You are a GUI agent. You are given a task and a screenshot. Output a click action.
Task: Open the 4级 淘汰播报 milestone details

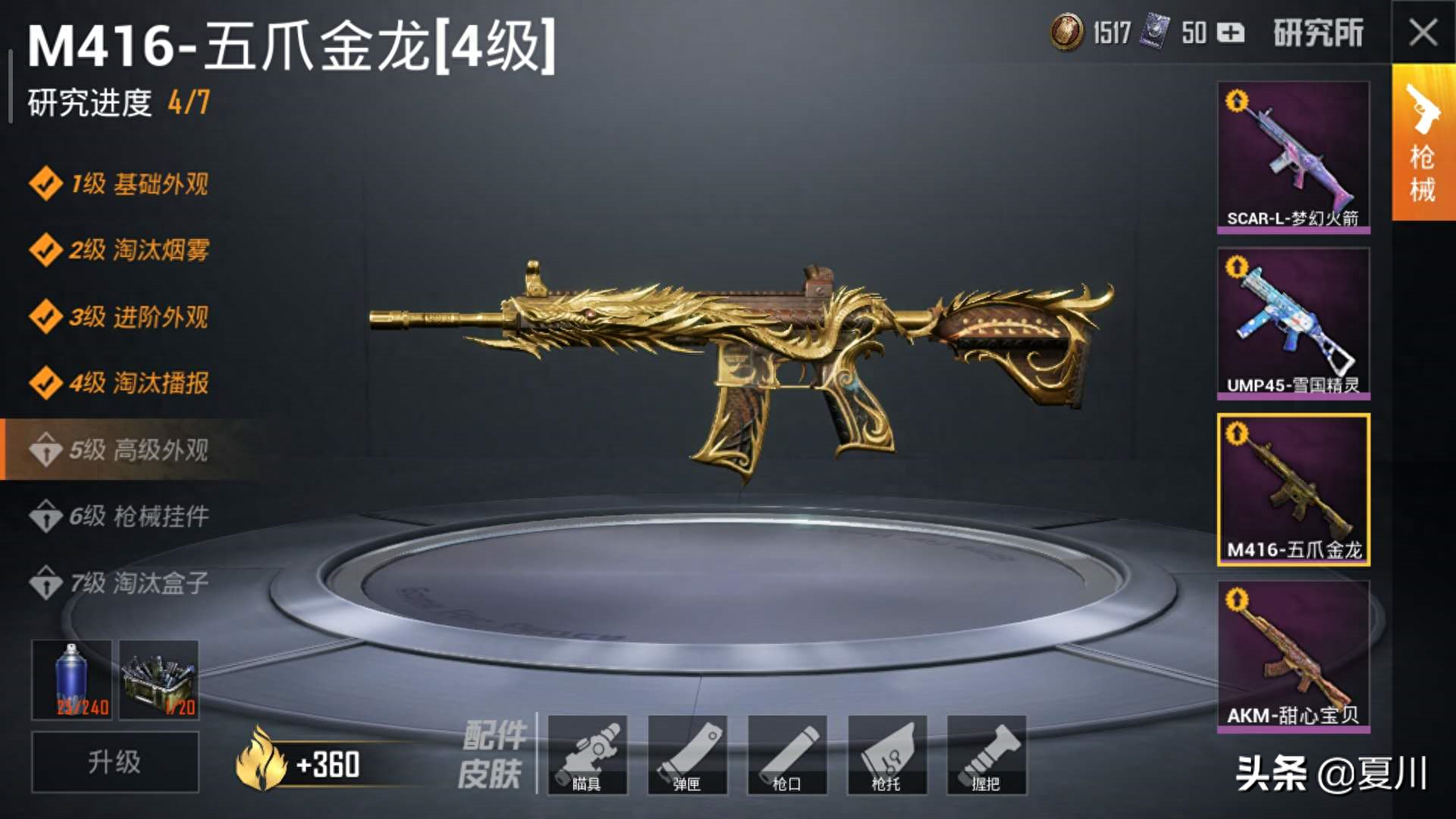(121, 384)
